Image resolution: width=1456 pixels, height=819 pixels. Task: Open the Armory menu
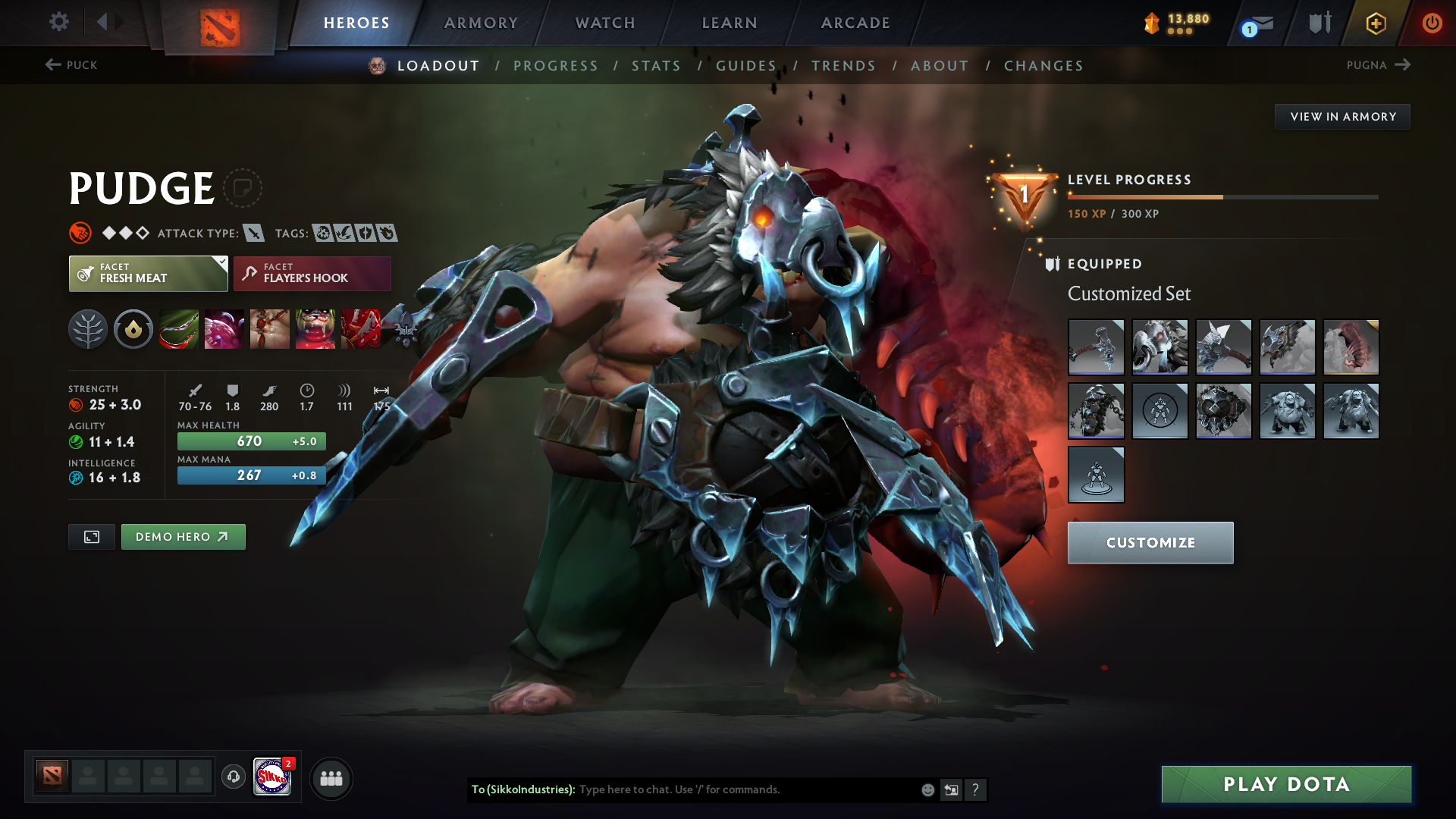coord(480,23)
